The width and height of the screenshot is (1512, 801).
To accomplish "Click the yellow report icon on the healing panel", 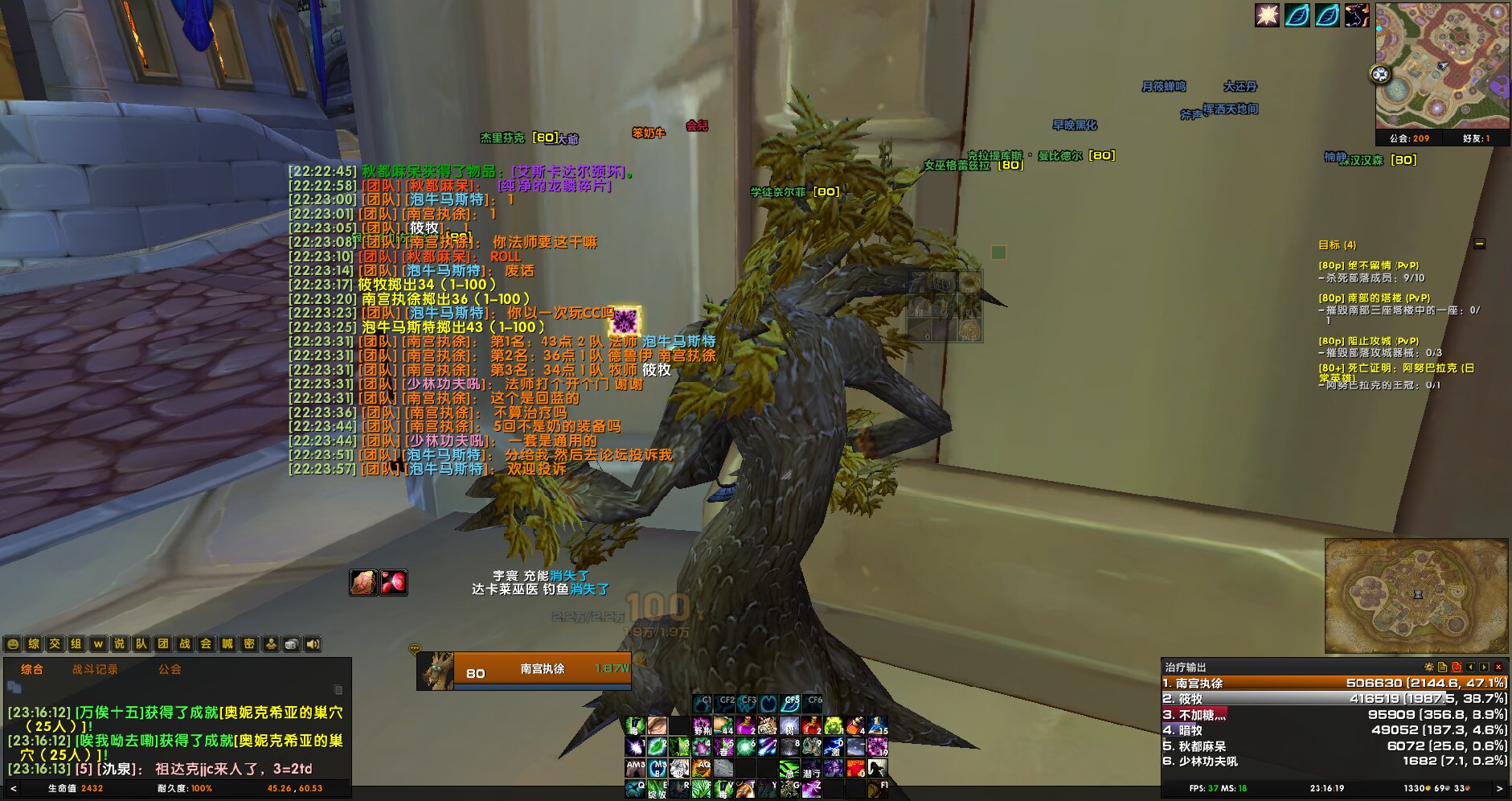I will [x=1442, y=667].
